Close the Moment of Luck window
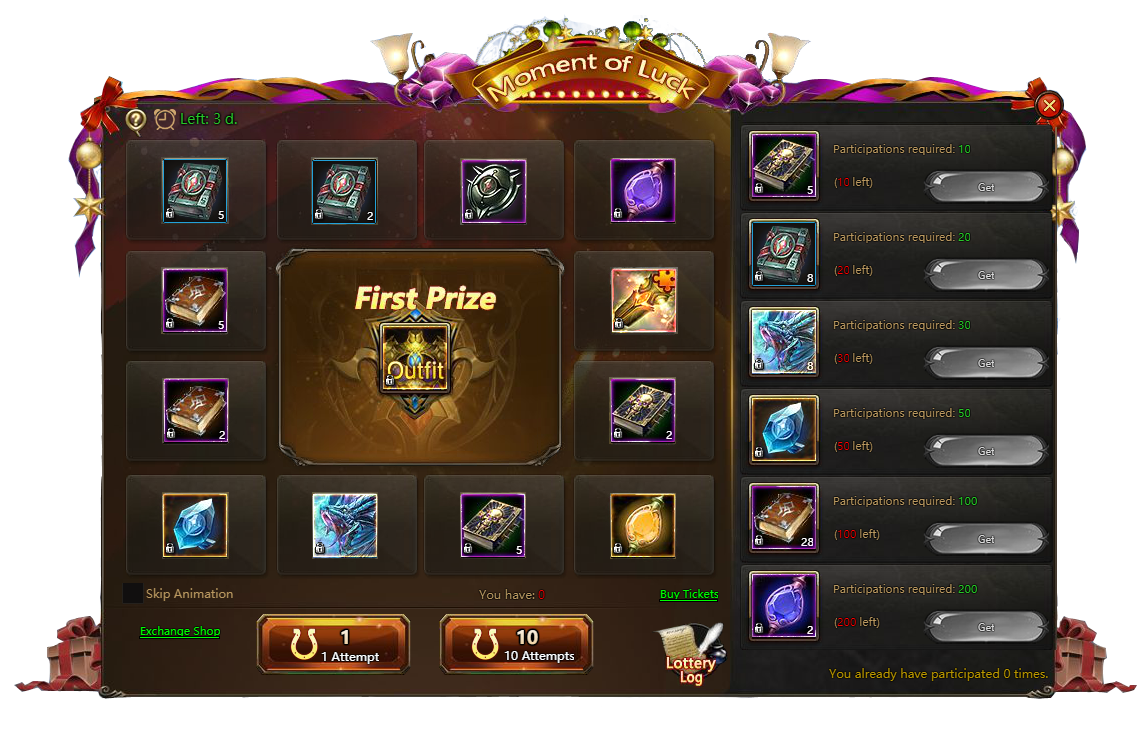The height and width of the screenshot is (738, 1147). 1048,105
